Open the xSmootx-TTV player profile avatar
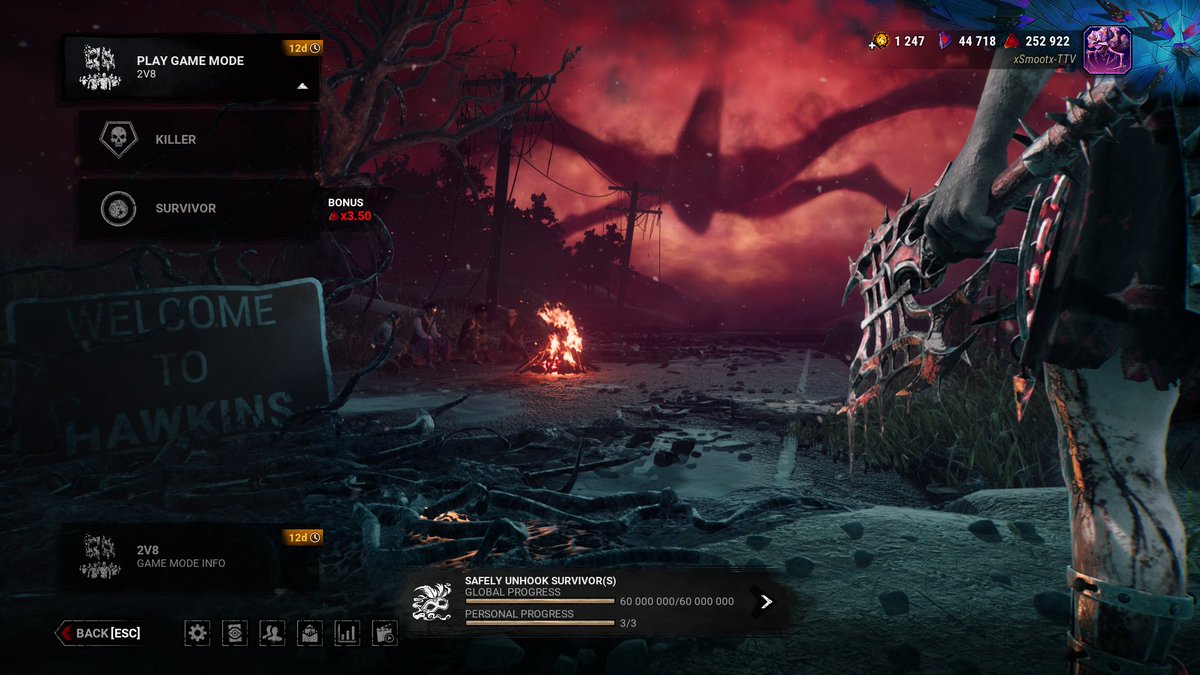 pos(1107,50)
